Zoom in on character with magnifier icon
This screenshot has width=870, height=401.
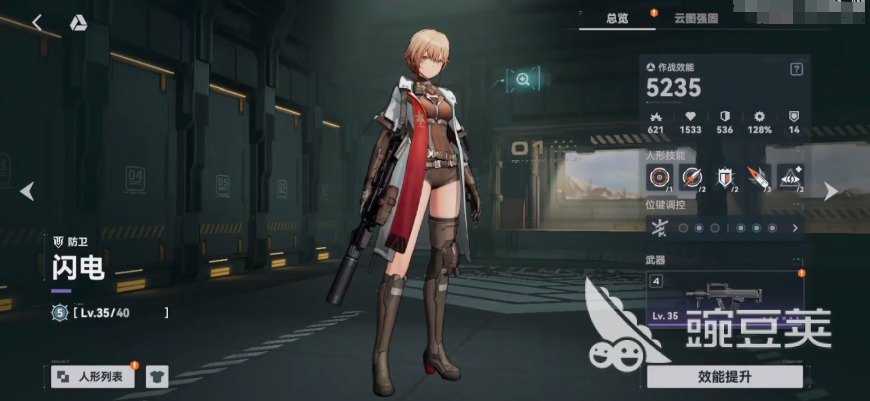point(522,80)
